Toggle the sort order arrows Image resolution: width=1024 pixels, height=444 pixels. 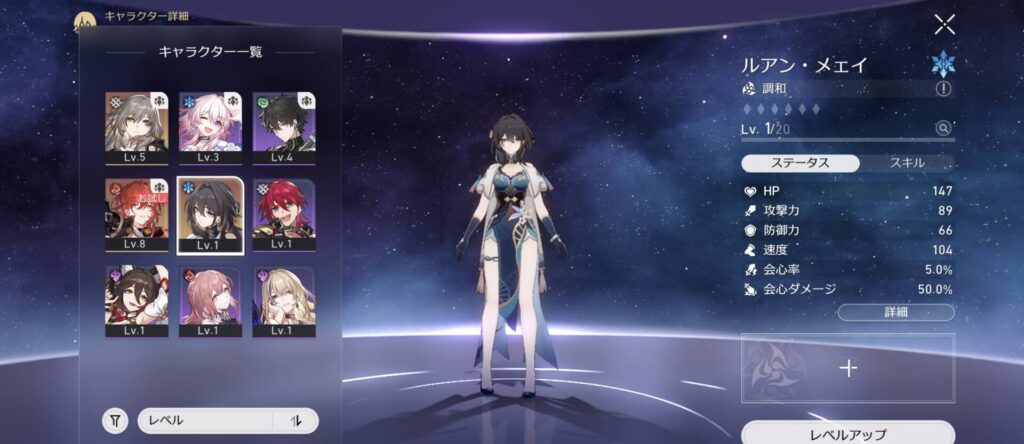coord(296,421)
